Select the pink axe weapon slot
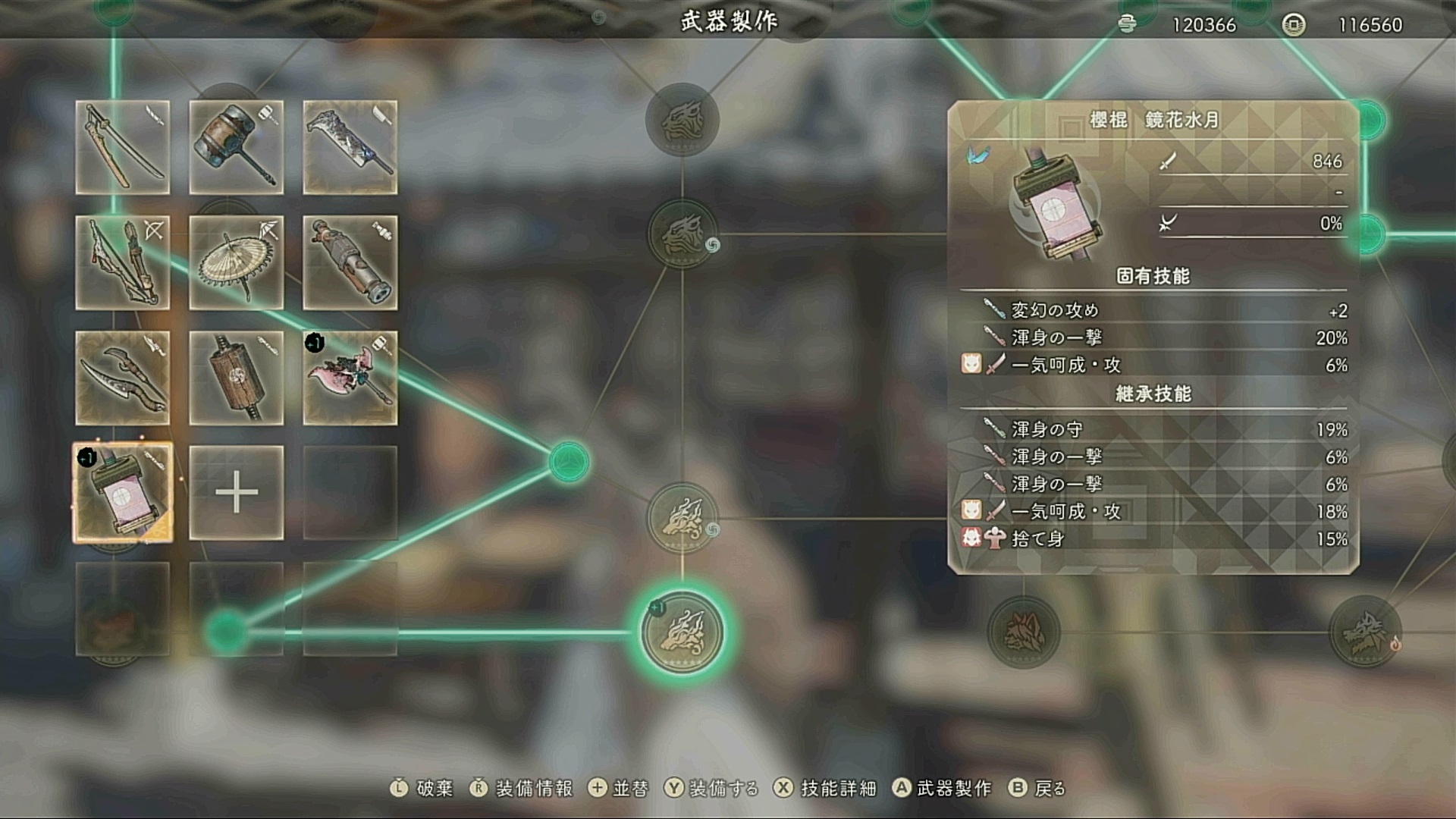1456x819 pixels. click(350, 378)
